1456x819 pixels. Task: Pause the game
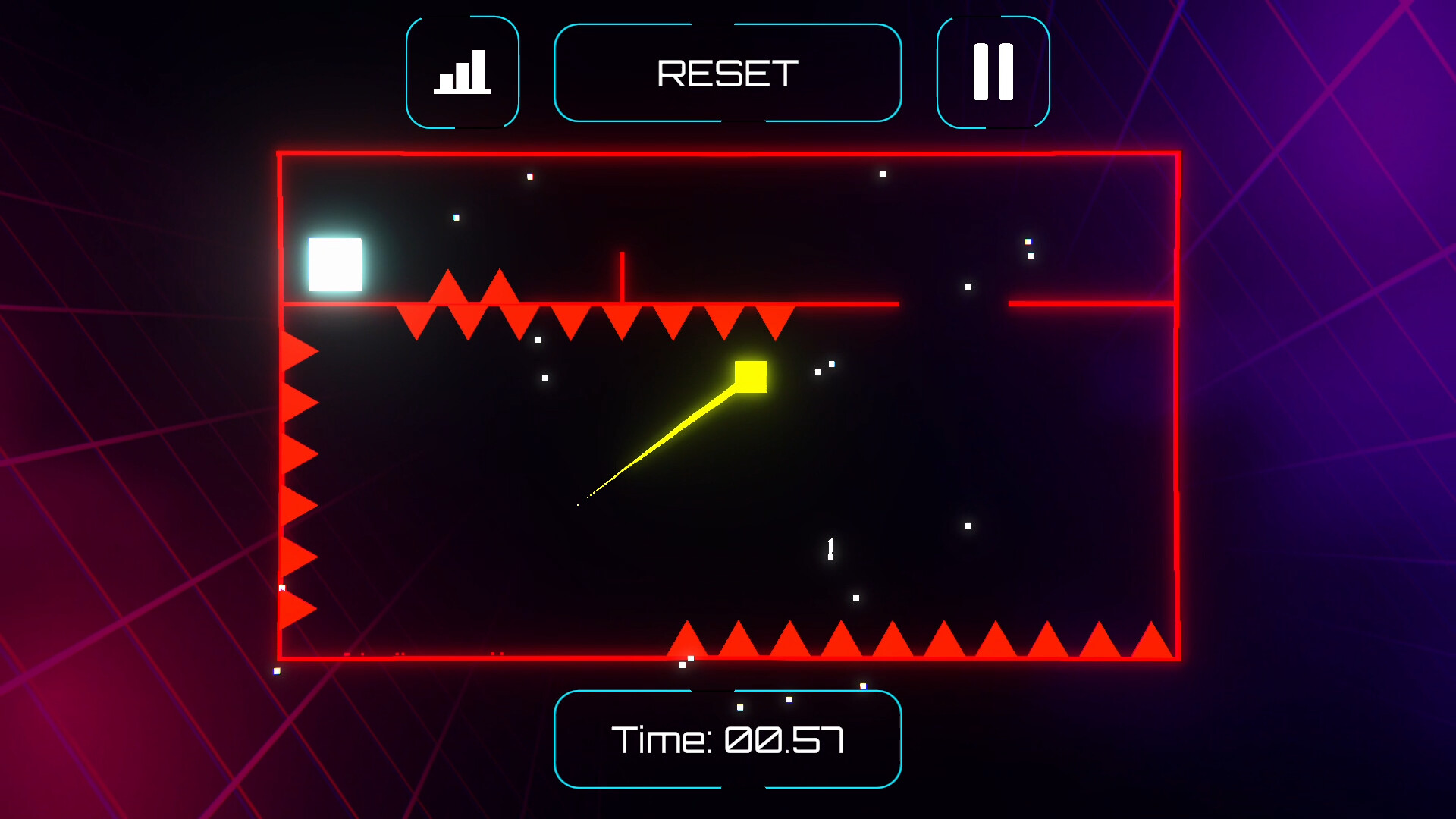tap(993, 73)
